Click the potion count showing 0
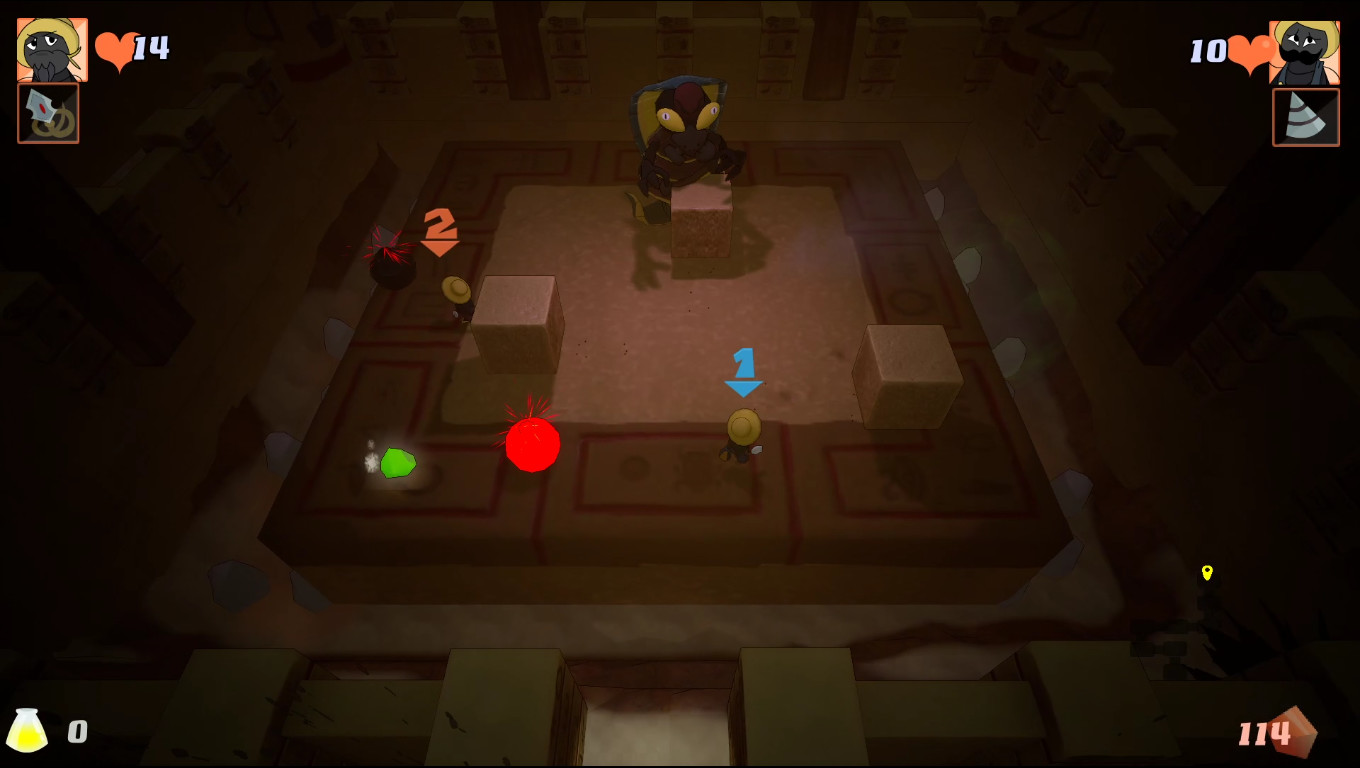The width and height of the screenshot is (1360, 768). click(76, 731)
